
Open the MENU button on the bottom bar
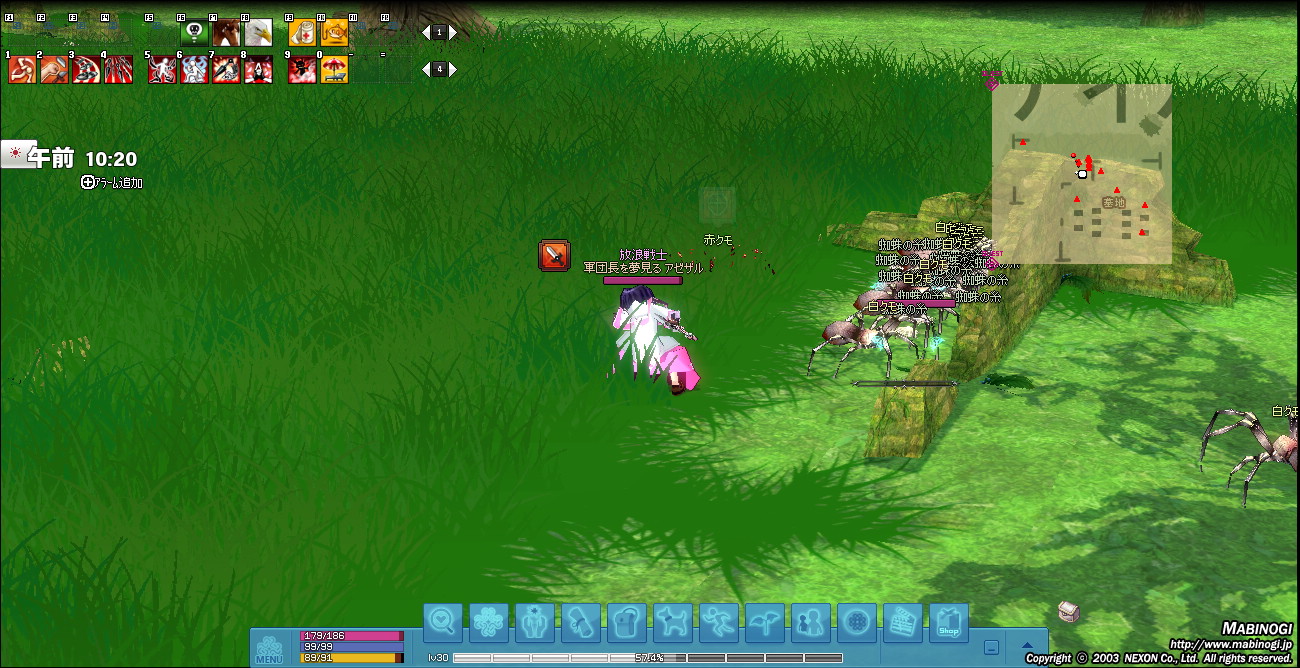tap(269, 649)
